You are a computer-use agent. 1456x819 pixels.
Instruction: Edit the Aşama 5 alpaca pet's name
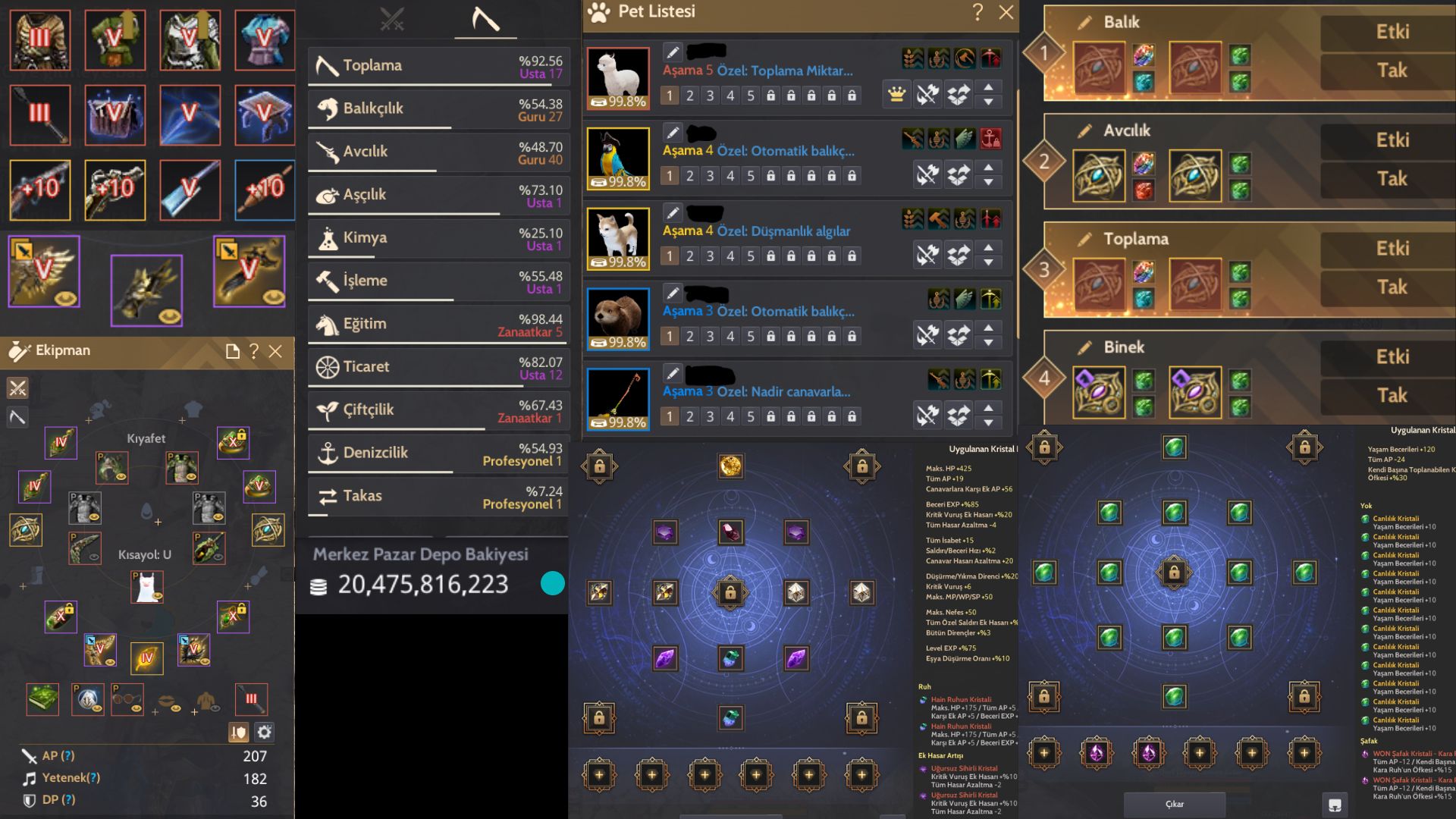672,52
